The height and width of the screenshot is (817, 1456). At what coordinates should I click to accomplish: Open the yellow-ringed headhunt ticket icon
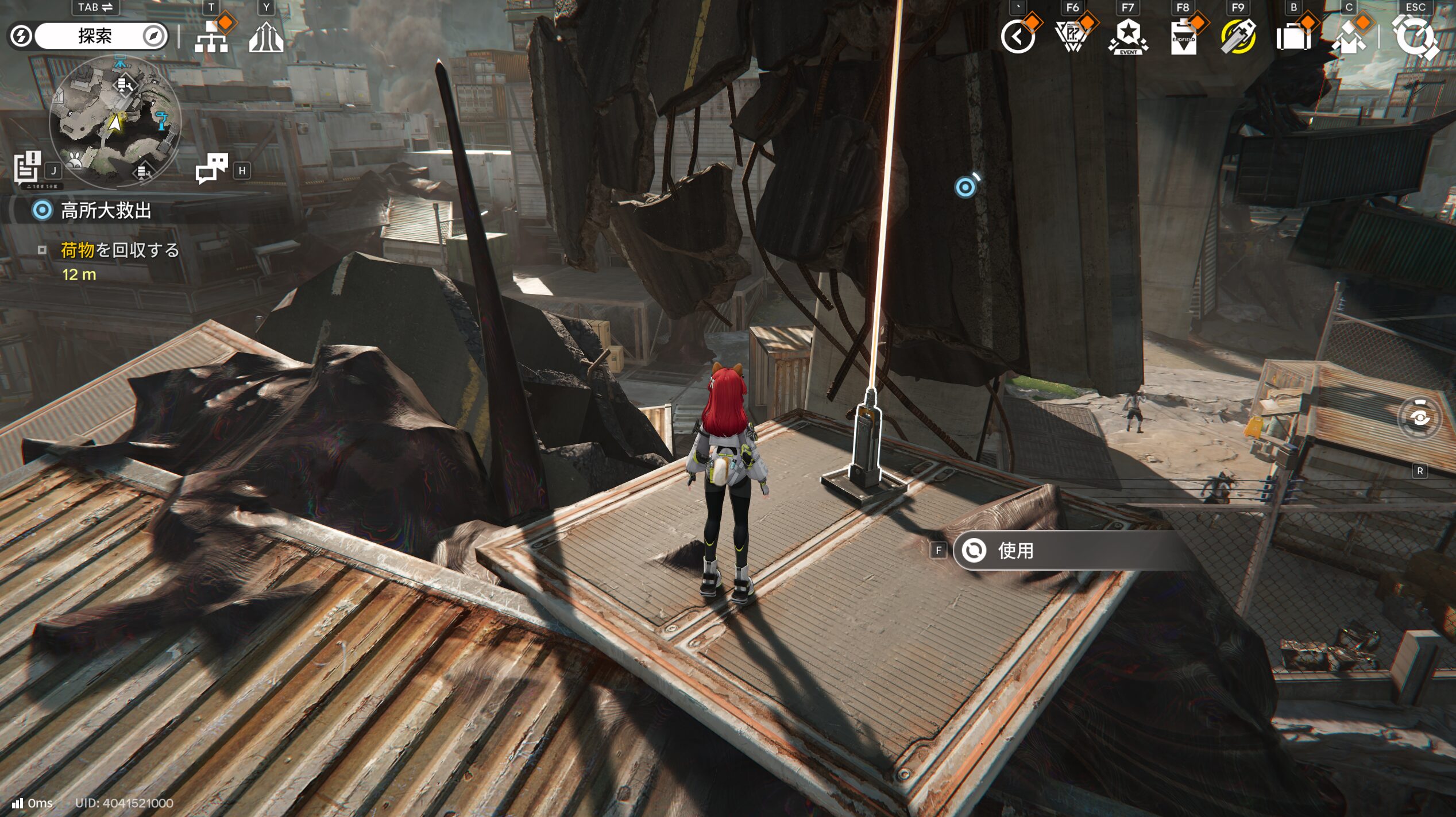pos(1238,38)
